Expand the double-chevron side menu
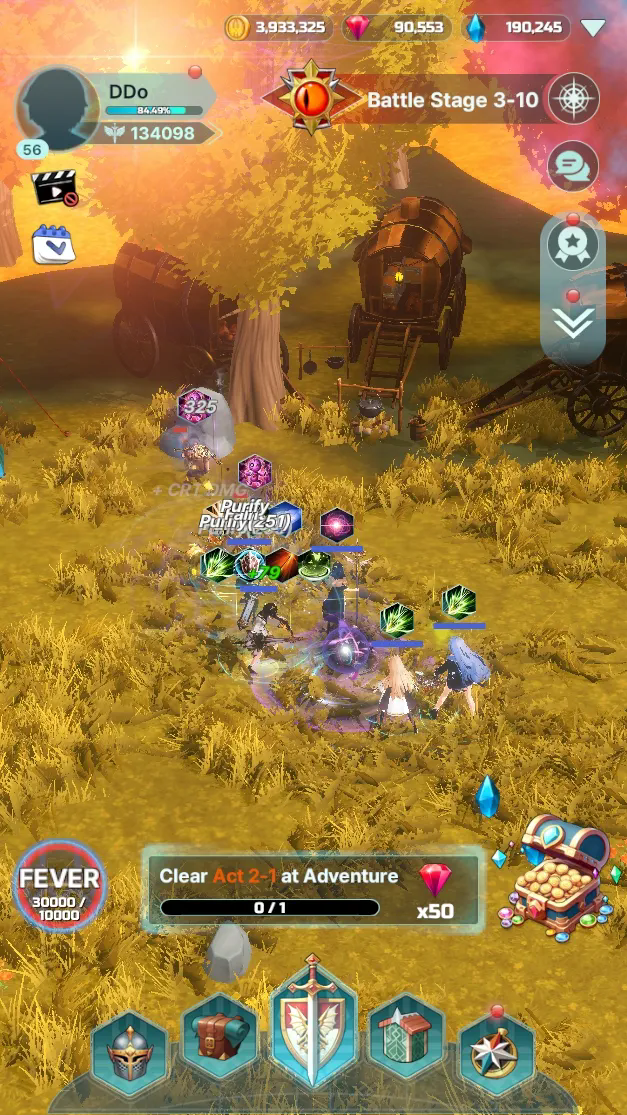This screenshot has width=627, height=1115. (x=573, y=322)
